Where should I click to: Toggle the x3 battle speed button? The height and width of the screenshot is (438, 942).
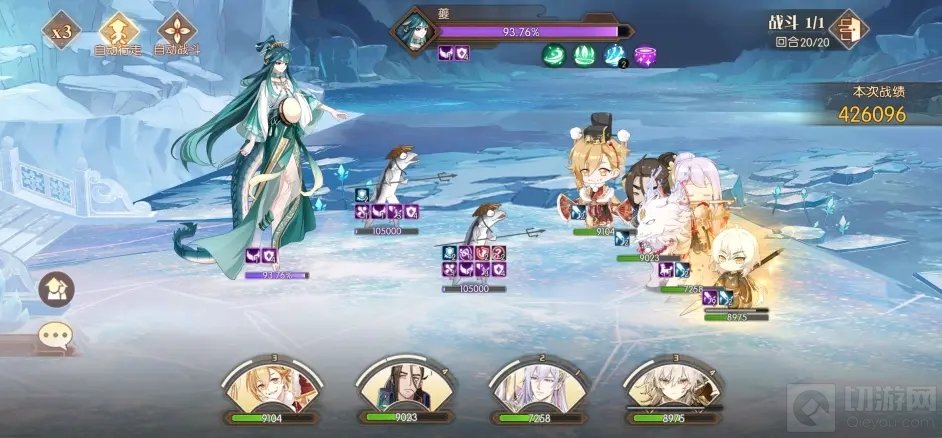63,29
